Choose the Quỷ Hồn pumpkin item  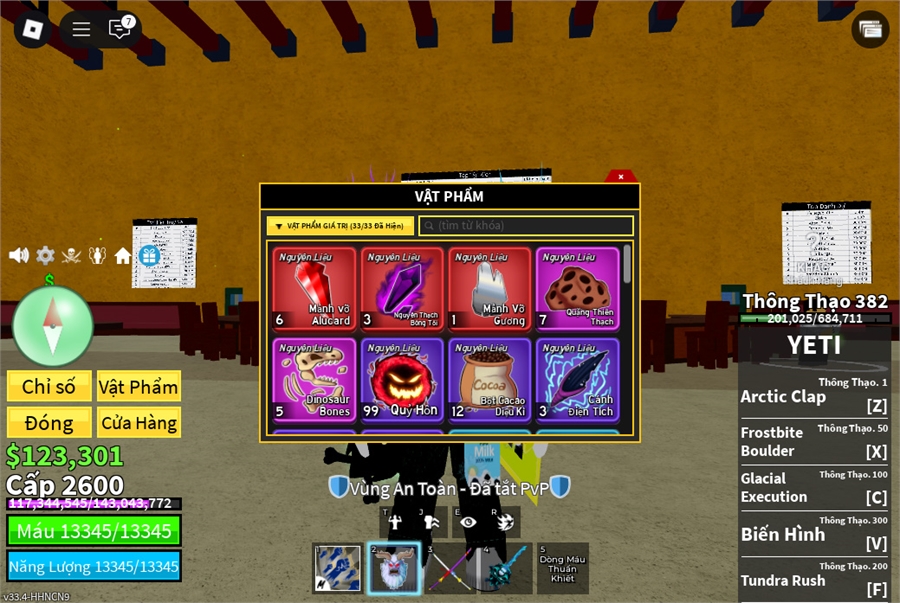click(x=402, y=378)
